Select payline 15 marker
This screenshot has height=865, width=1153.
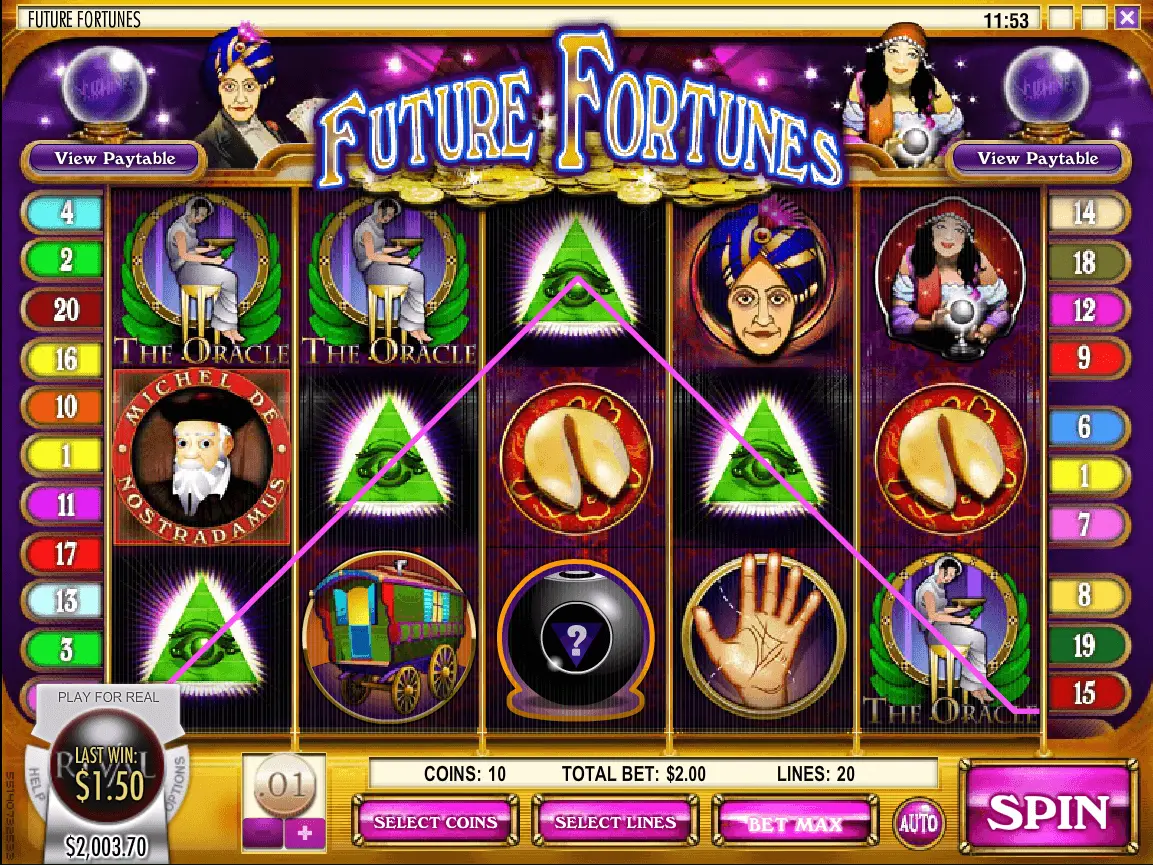coord(1085,691)
